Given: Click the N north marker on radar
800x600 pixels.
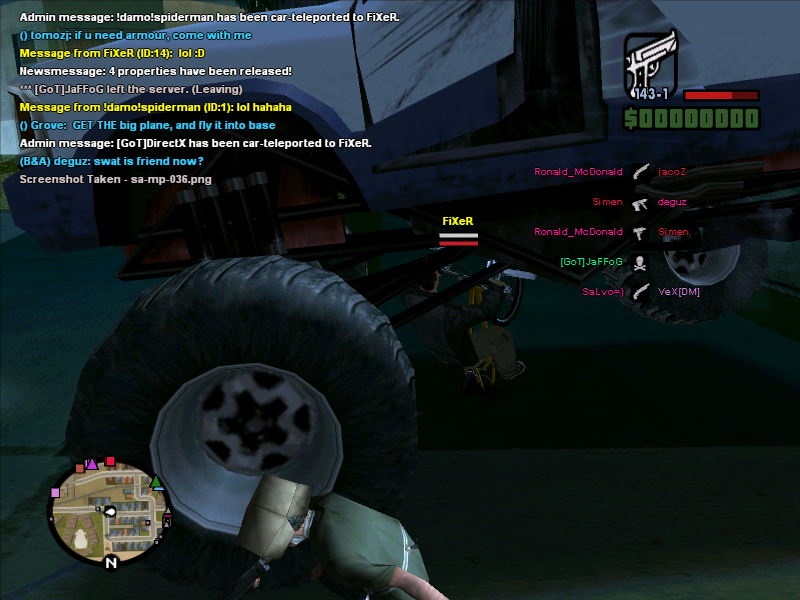Looking at the screenshot, I should coord(111,563).
